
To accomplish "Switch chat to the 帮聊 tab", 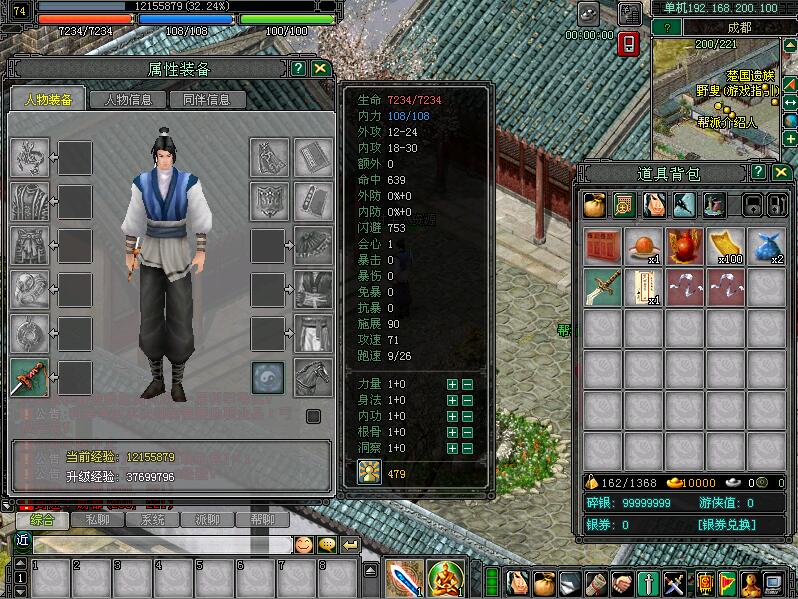I will (x=262, y=520).
